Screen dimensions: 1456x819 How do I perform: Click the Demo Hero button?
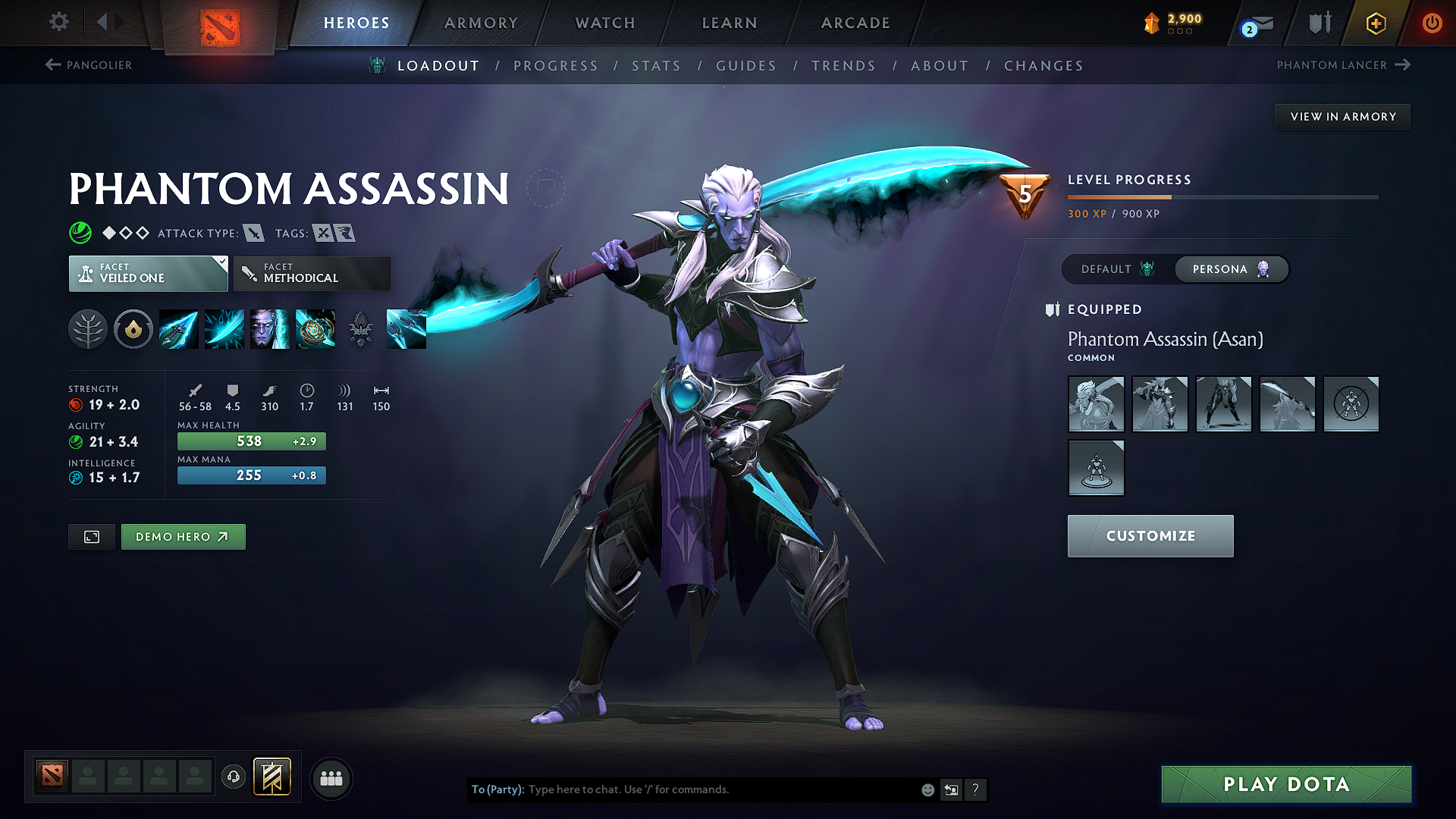point(183,536)
